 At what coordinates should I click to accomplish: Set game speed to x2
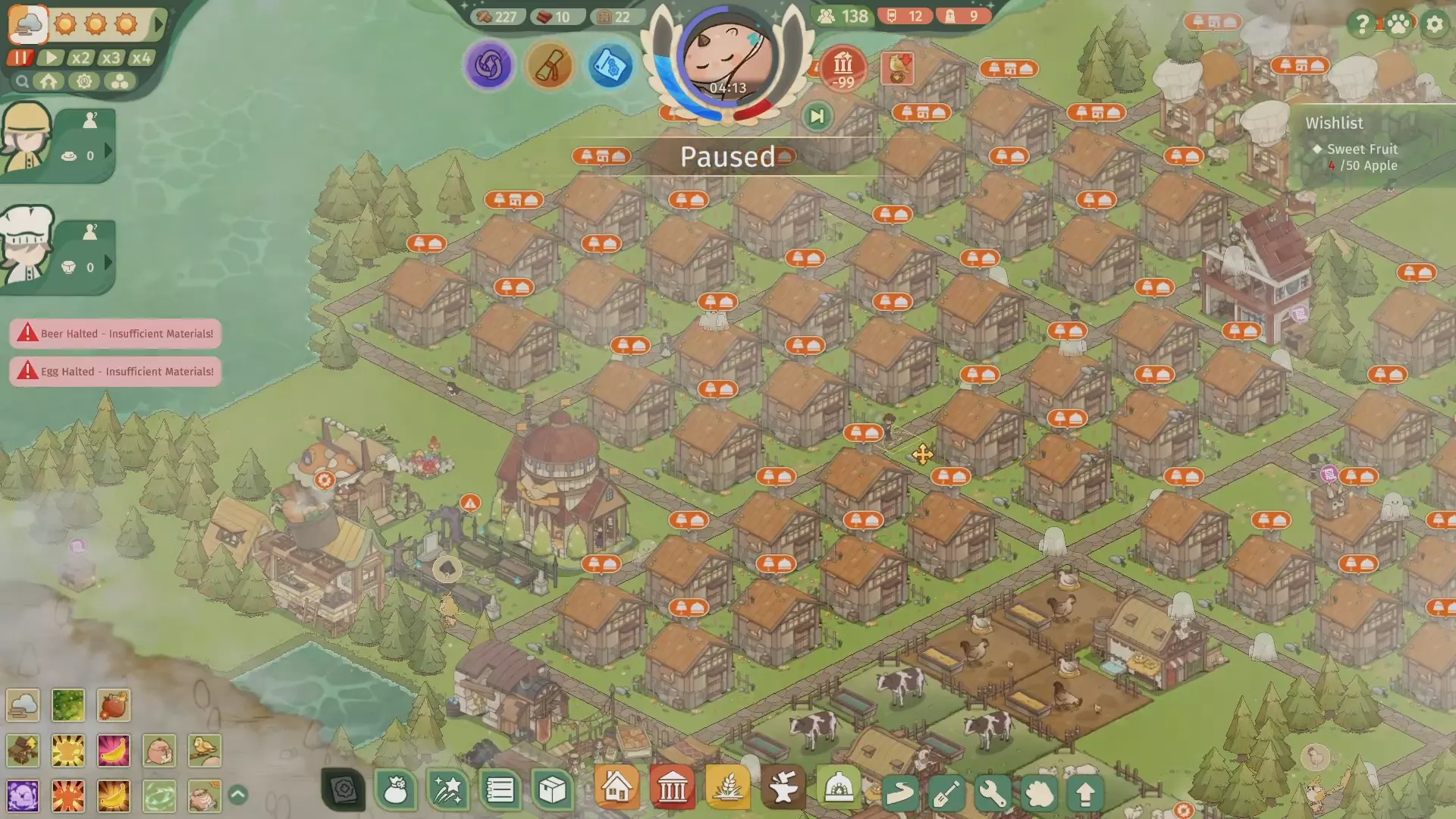click(80, 58)
